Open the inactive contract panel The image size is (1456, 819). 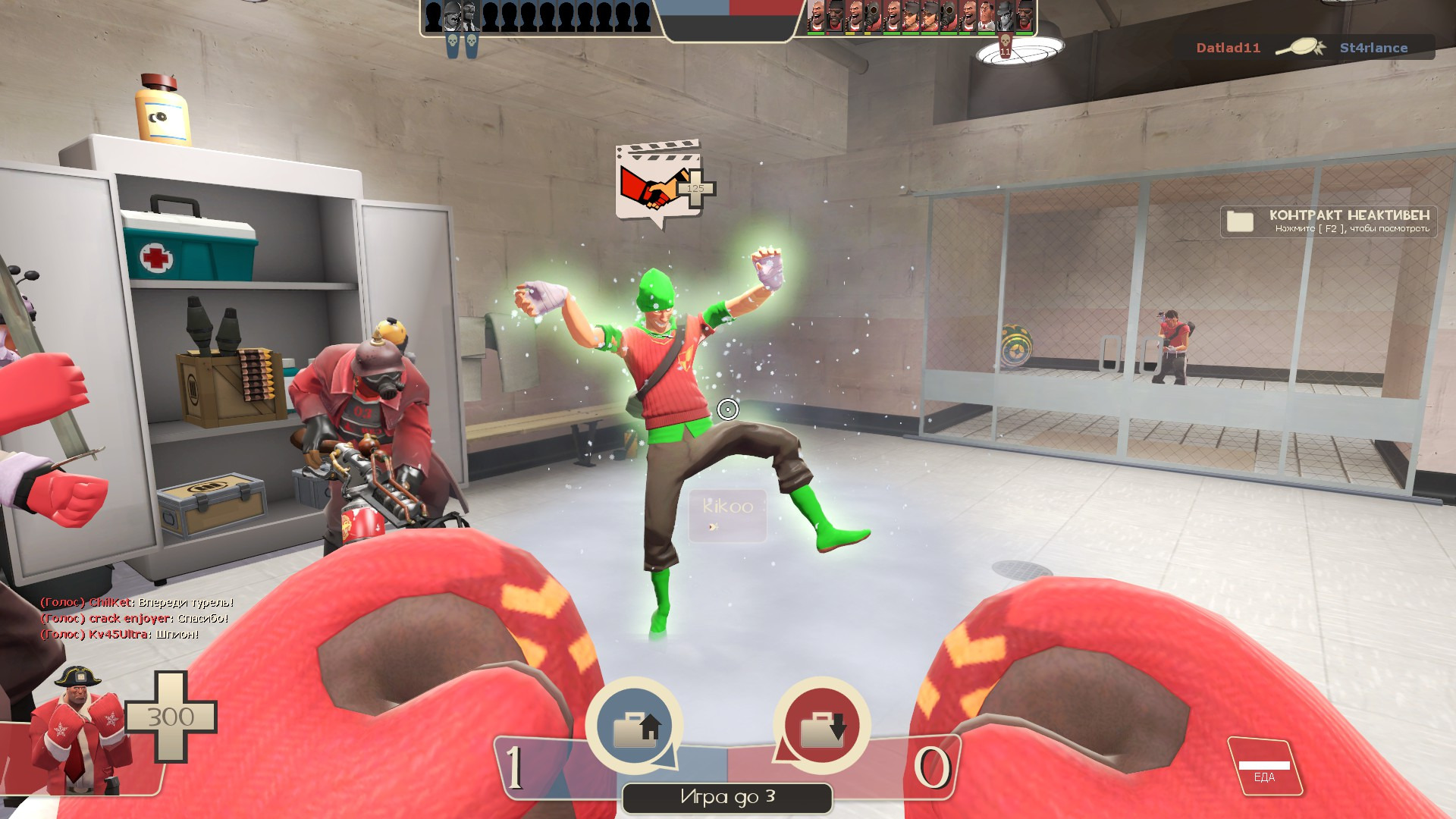[x=1329, y=221]
